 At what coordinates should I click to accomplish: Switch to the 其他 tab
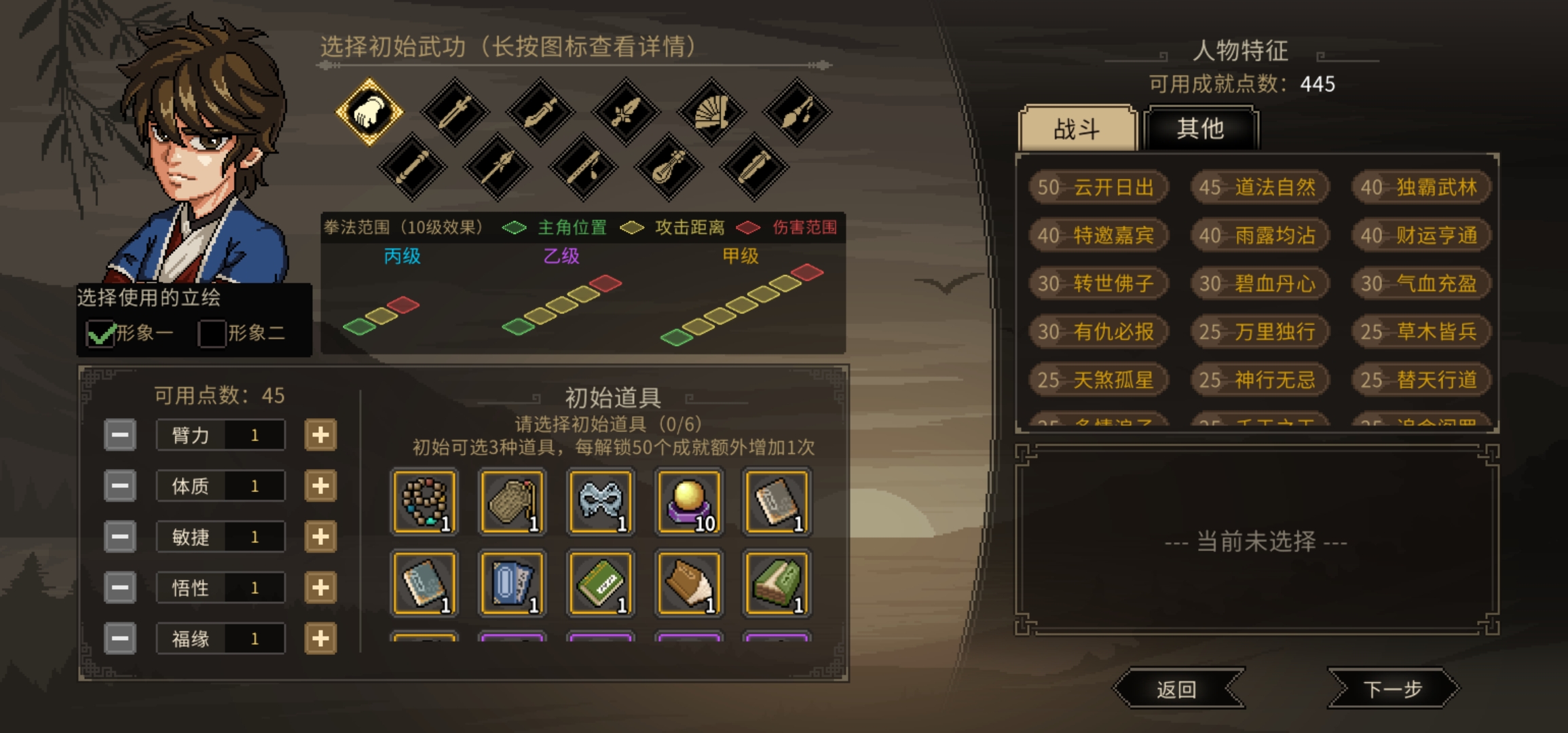pos(1200,129)
